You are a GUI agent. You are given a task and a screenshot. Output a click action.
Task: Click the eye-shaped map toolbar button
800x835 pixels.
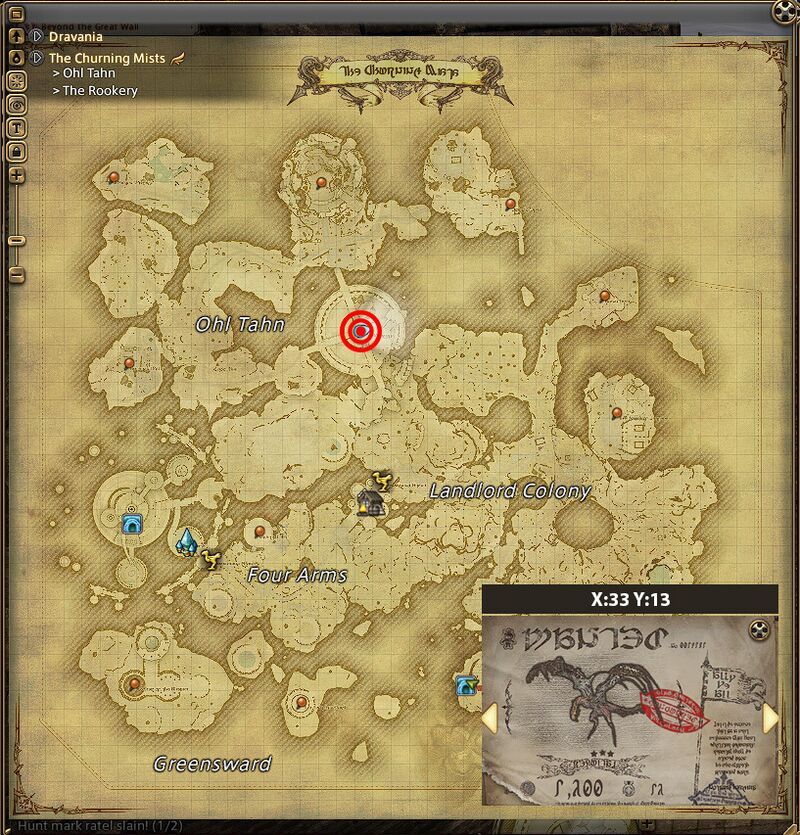(x=17, y=104)
